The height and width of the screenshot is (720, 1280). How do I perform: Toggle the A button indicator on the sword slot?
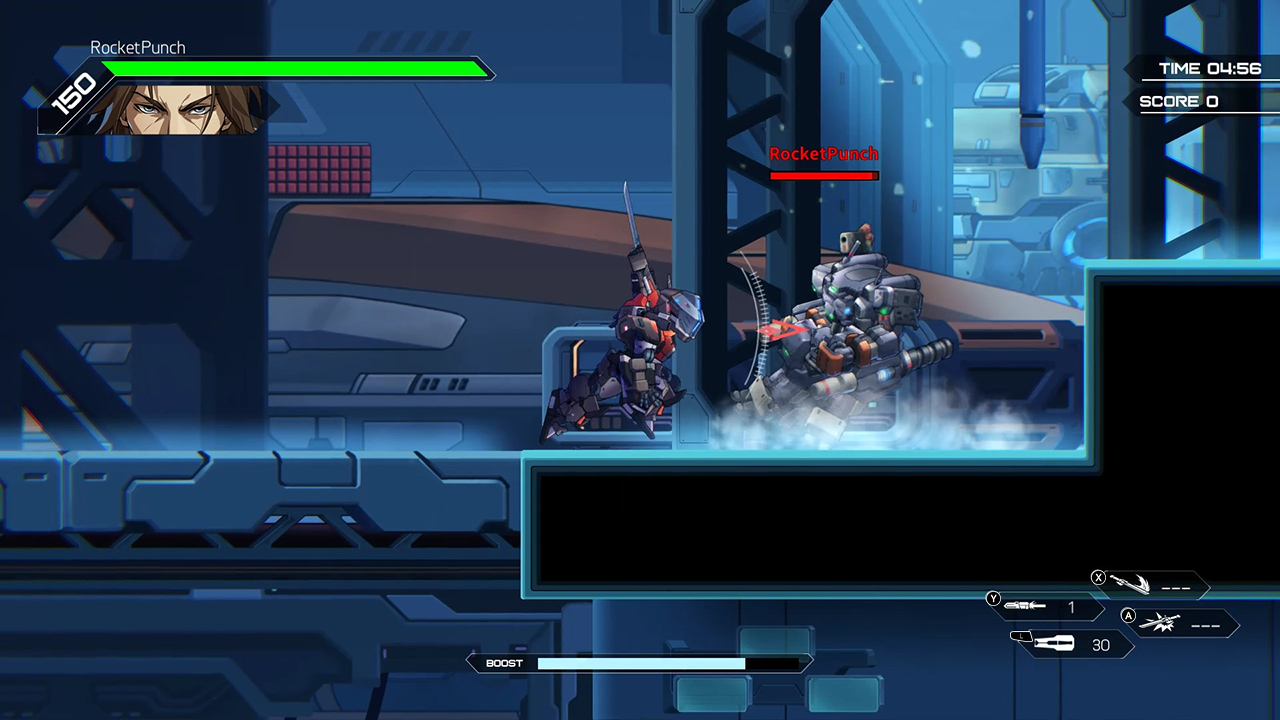click(1128, 616)
